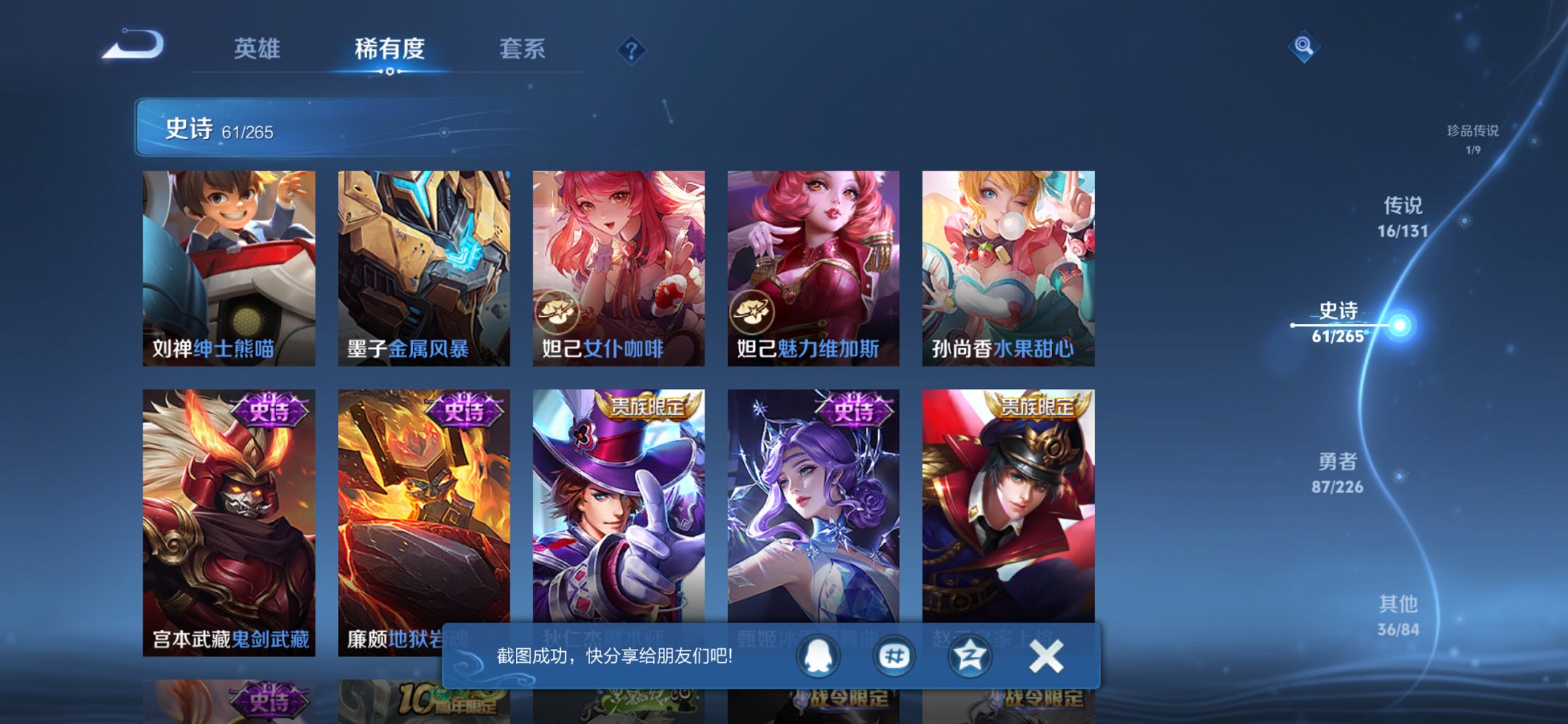Screen dimensions: 1568x724
Task: Open the help question mark icon
Action: 631,49
